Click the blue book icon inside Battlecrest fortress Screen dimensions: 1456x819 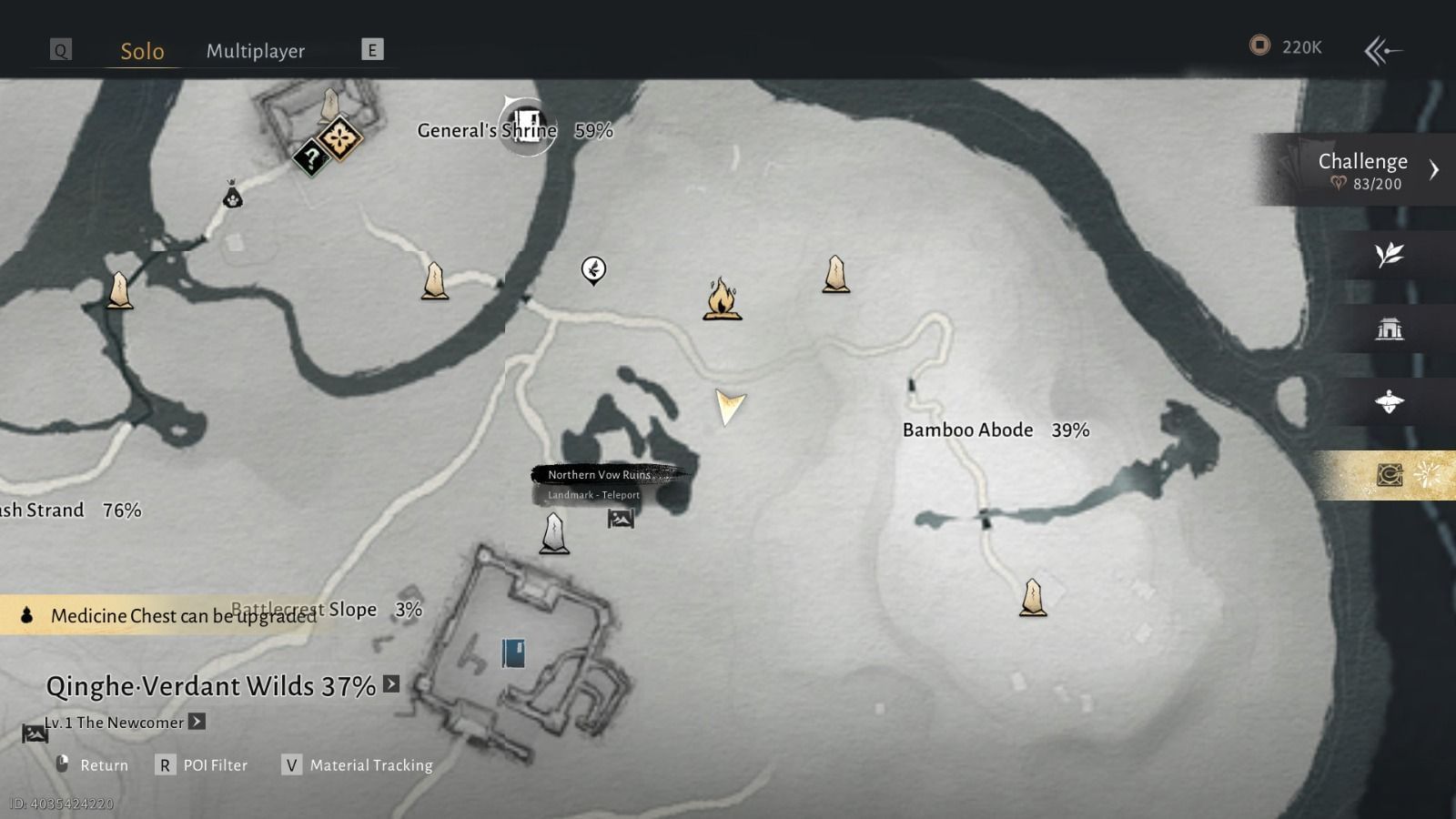point(513,652)
